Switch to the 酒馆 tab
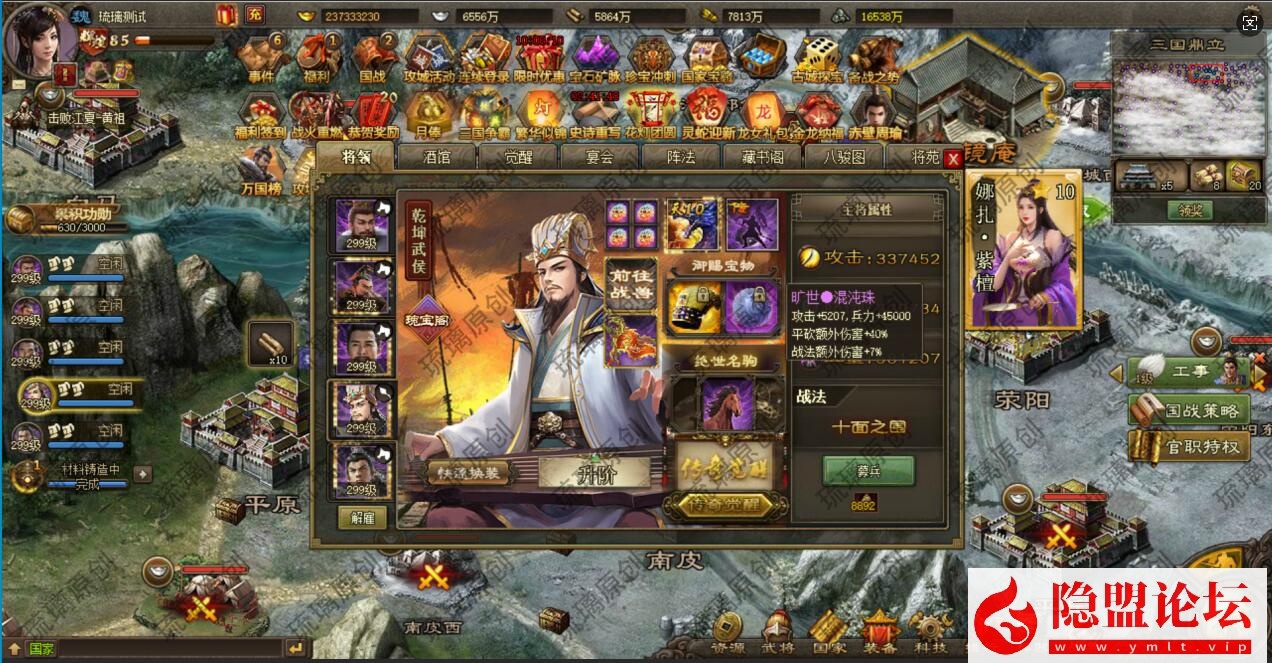This screenshot has width=1272, height=663. pyautogui.click(x=437, y=157)
